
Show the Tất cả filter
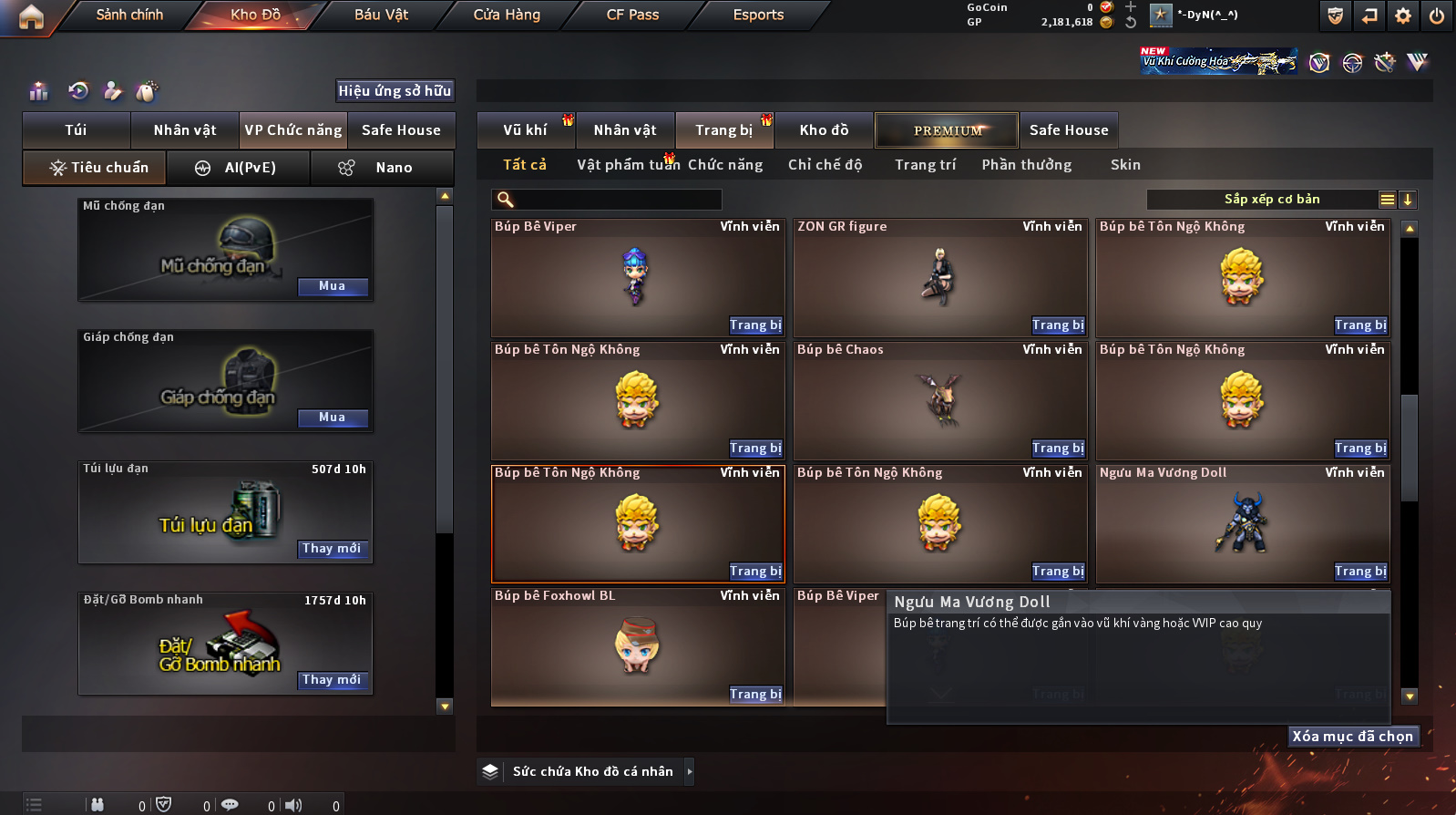pos(525,165)
